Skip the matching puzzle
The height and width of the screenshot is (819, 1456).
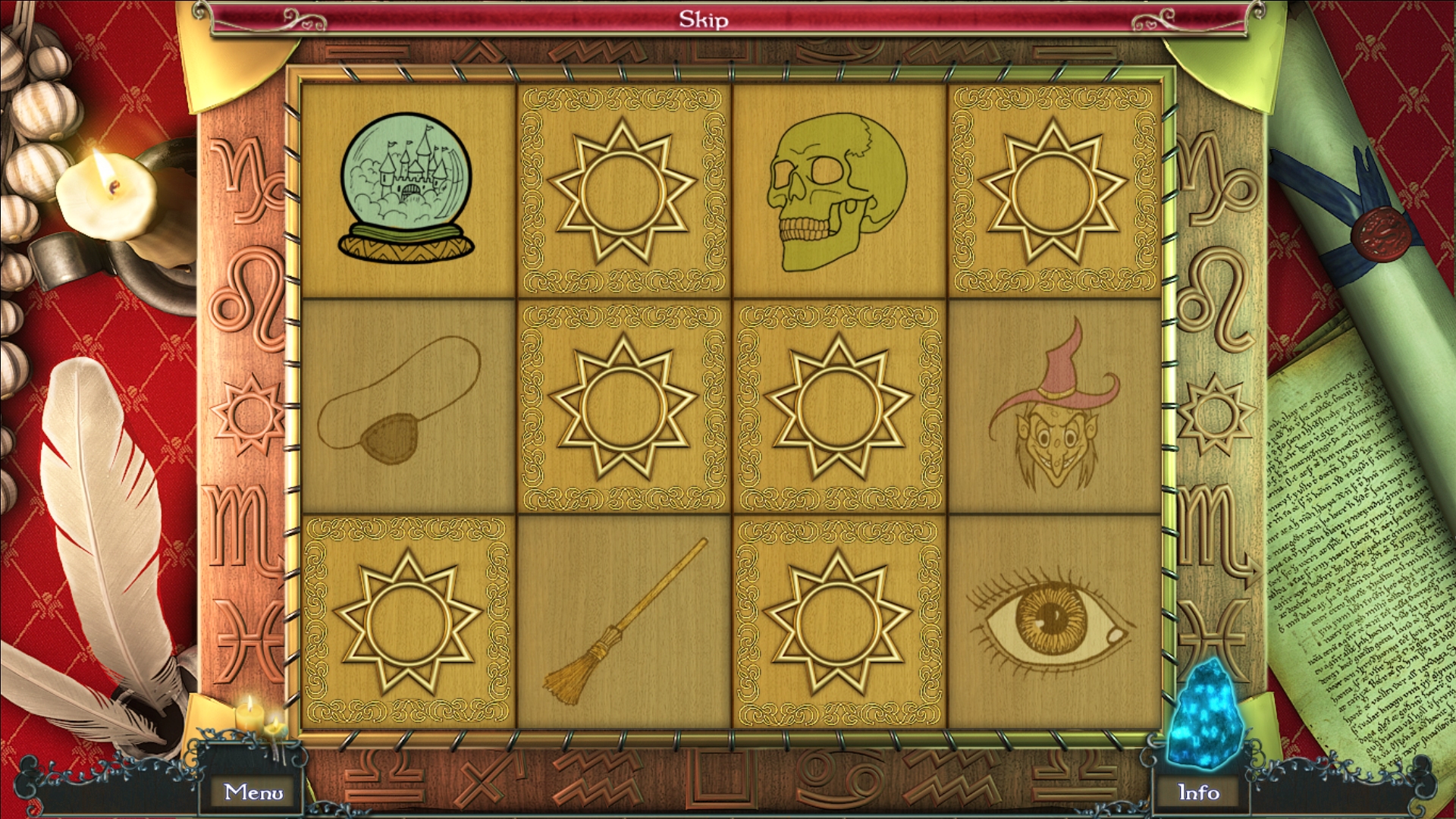[x=703, y=20]
